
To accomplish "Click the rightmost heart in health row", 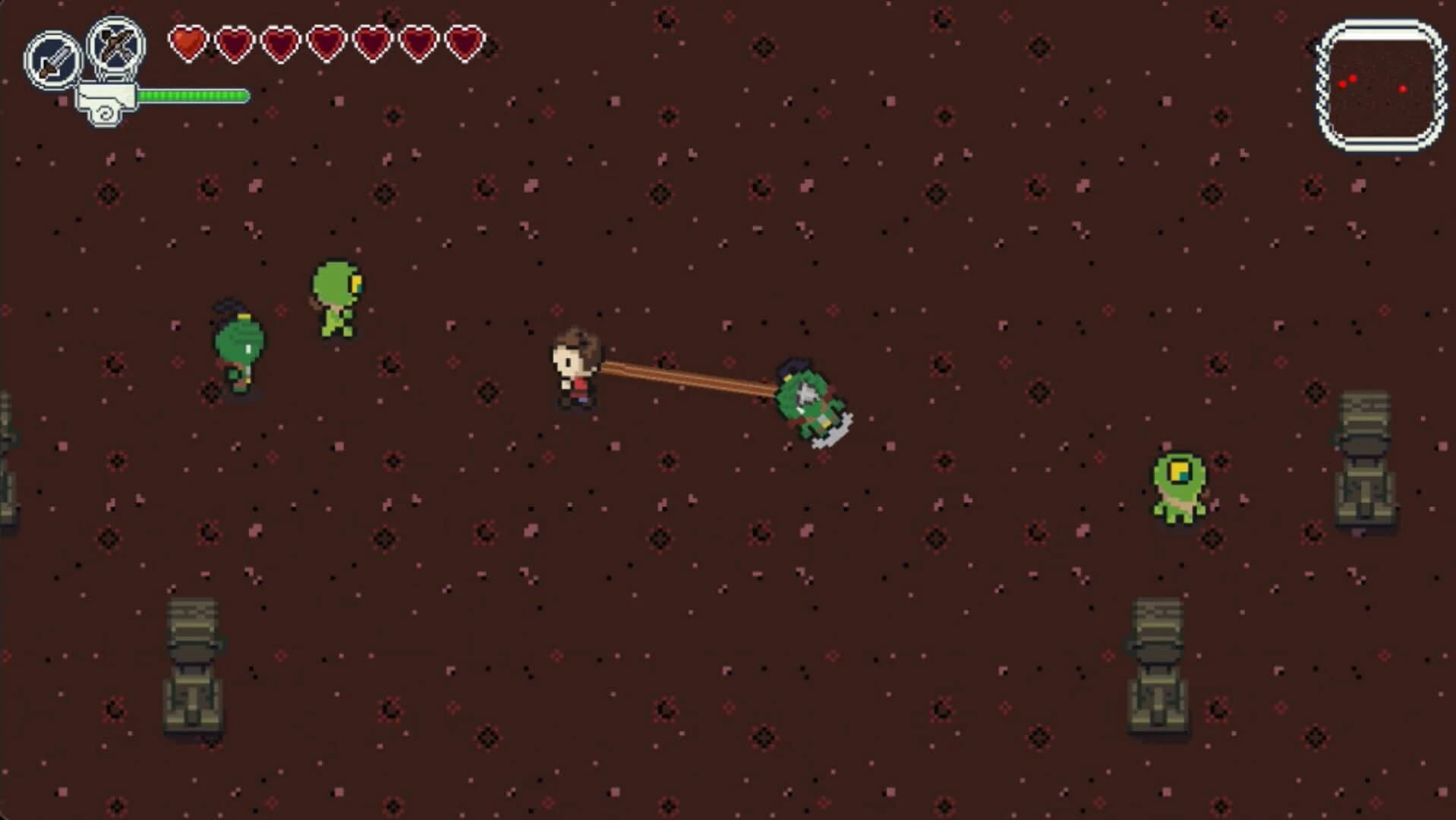I will coord(465,44).
